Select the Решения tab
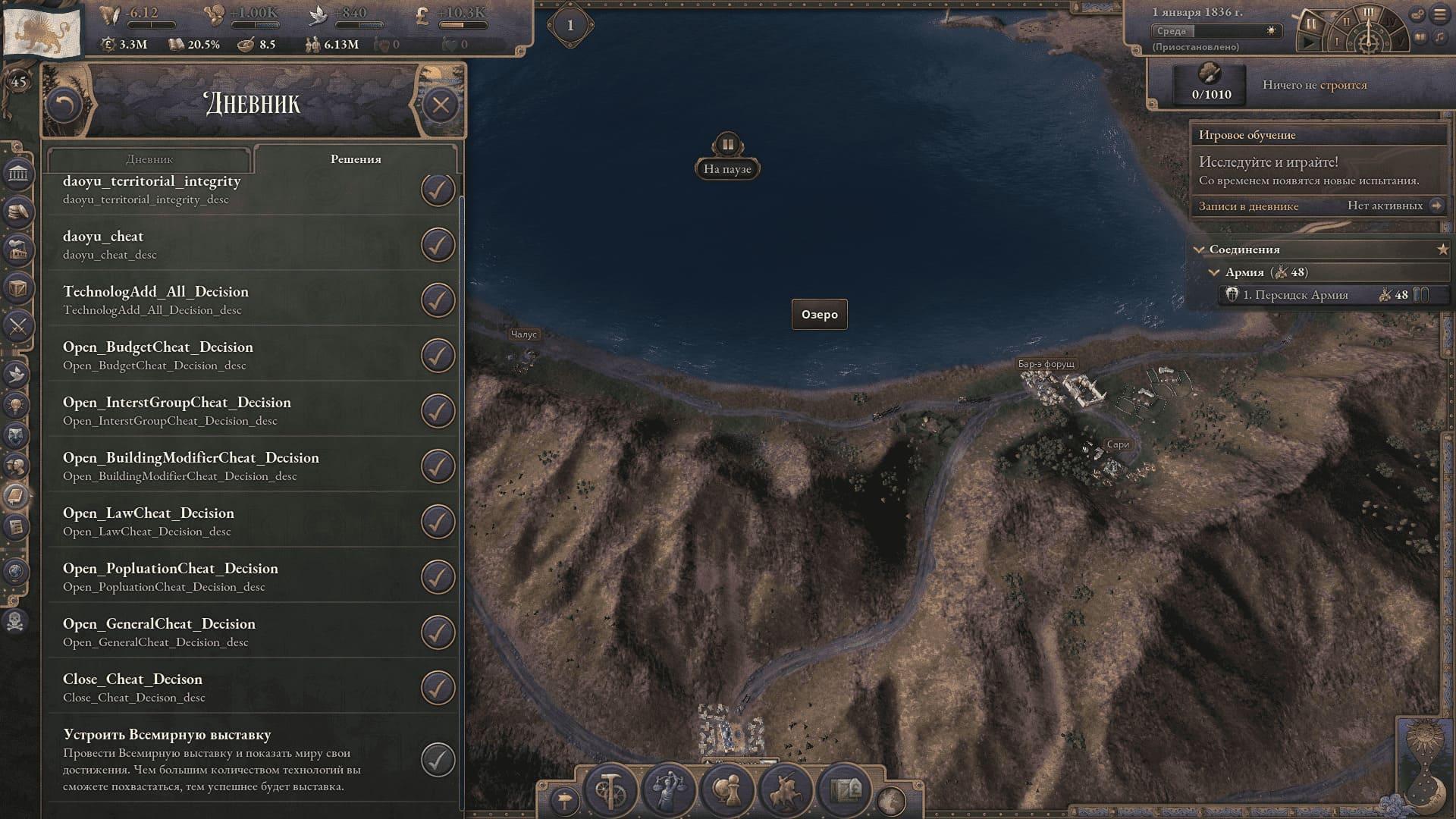1456x819 pixels. coord(356,159)
